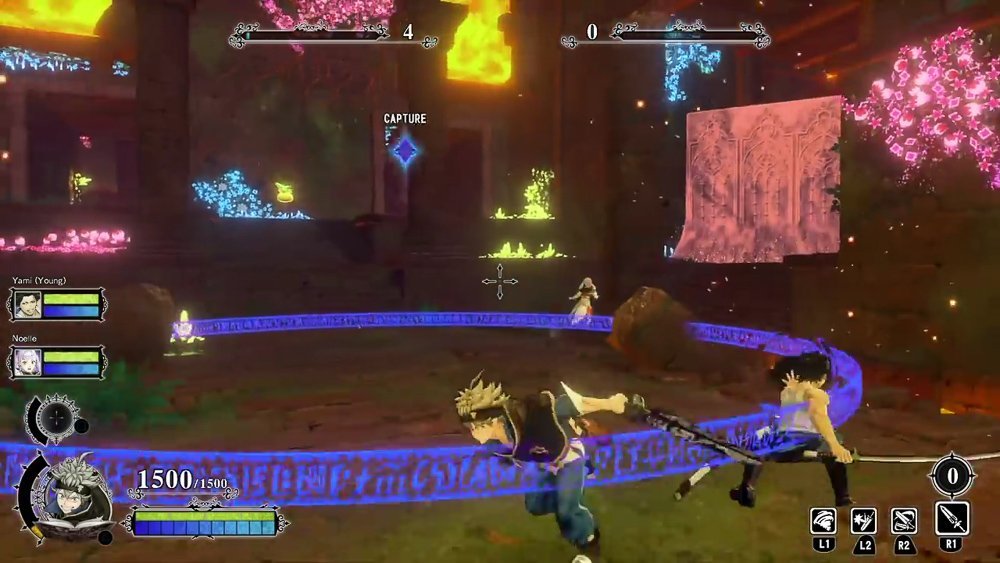Activate the whirlwind skill icon
The height and width of the screenshot is (563, 1000).
pos(823,520)
